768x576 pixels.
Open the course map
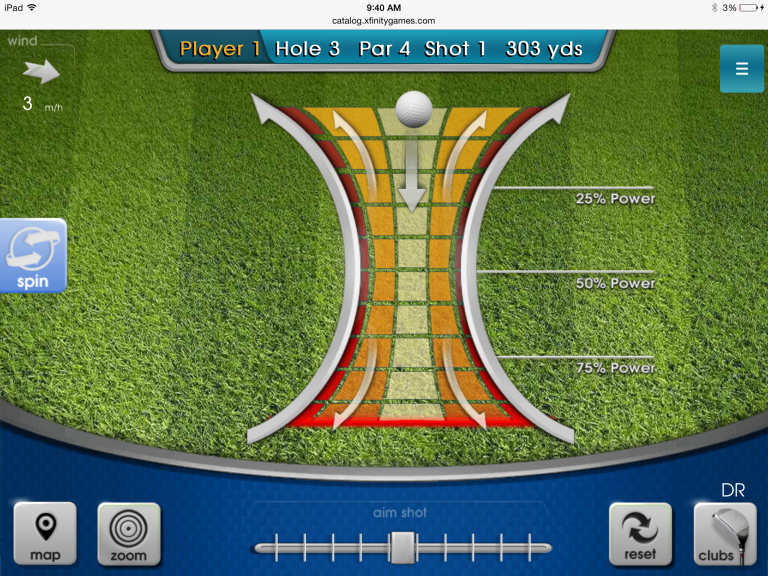45,534
